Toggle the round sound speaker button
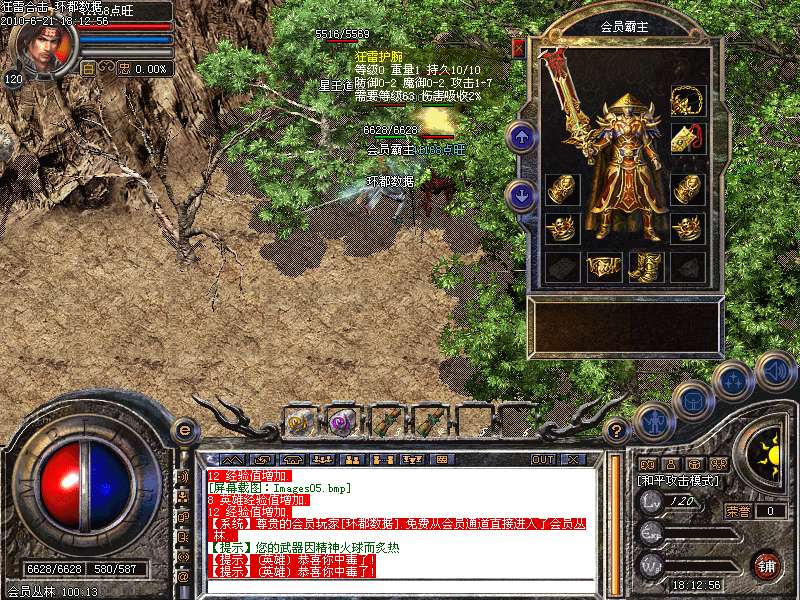This screenshot has height=600, width=800. [774, 370]
